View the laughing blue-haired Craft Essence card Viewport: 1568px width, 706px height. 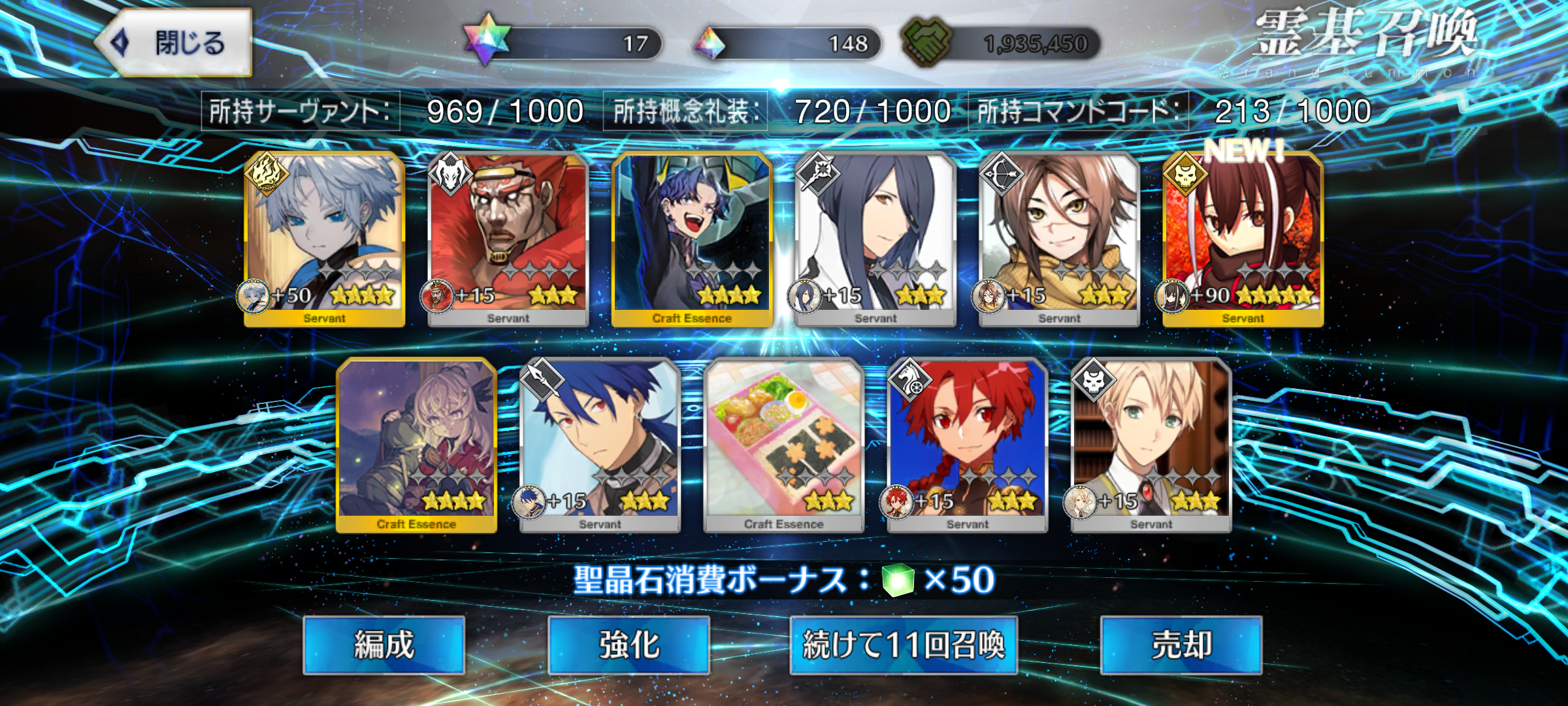pos(692,239)
